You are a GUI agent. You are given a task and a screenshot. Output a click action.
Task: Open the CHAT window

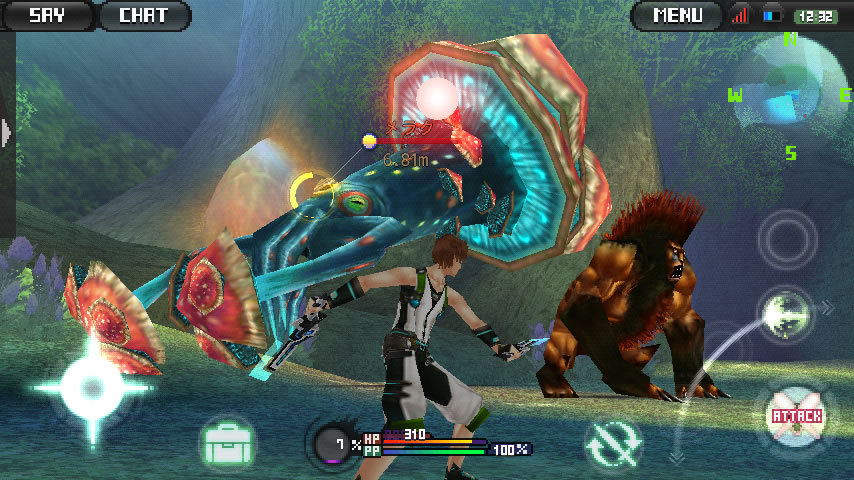144,15
